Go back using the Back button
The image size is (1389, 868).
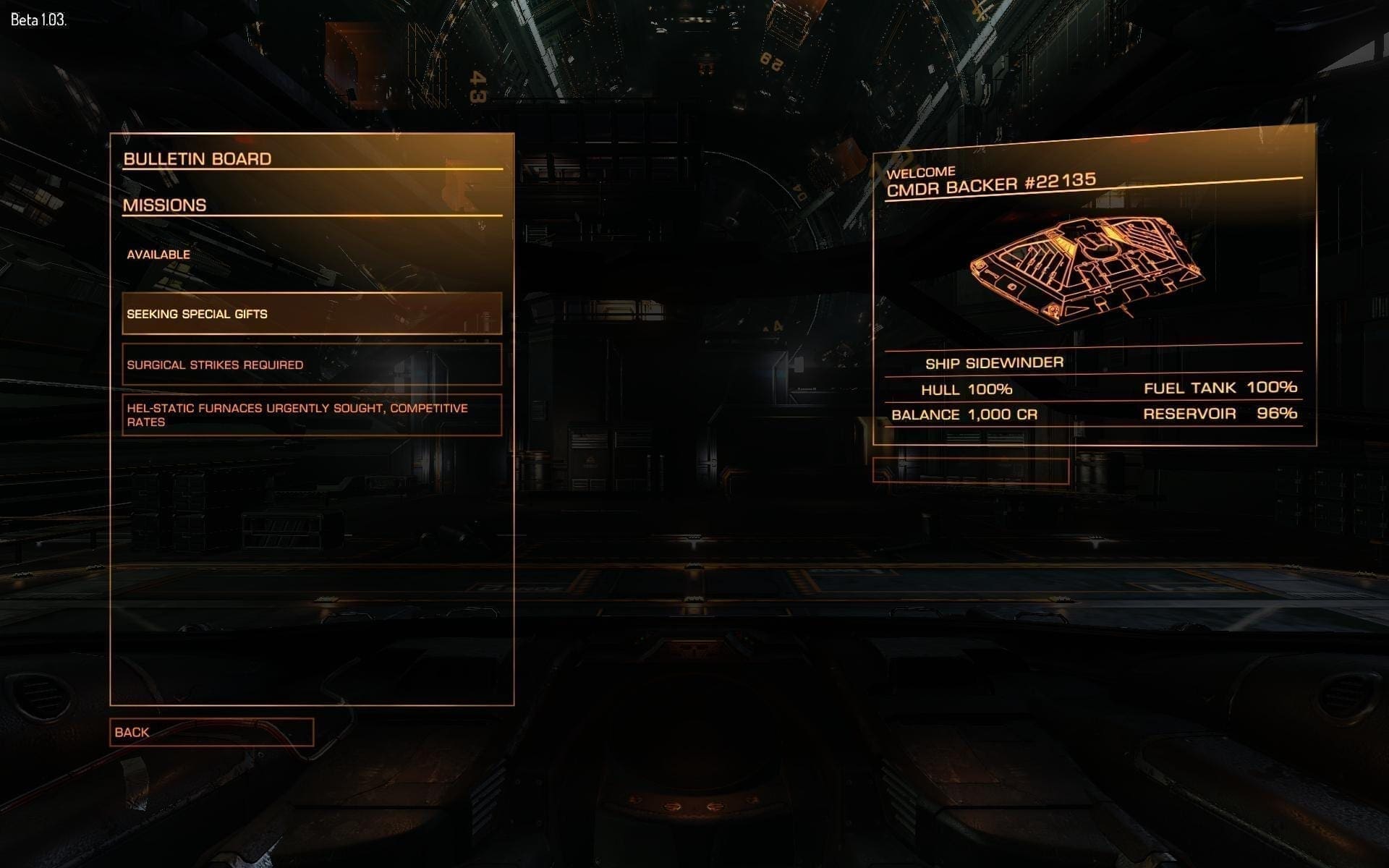(x=211, y=732)
